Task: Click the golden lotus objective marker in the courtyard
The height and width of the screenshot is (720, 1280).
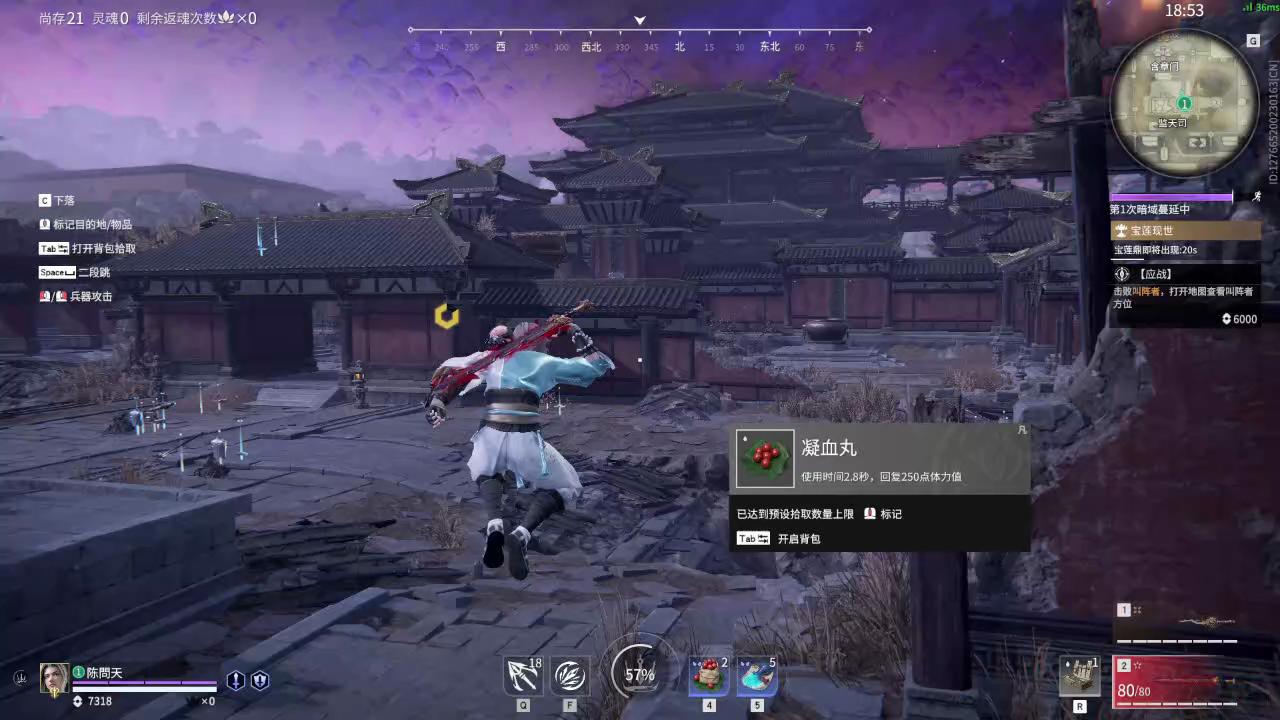Action: pos(447,317)
